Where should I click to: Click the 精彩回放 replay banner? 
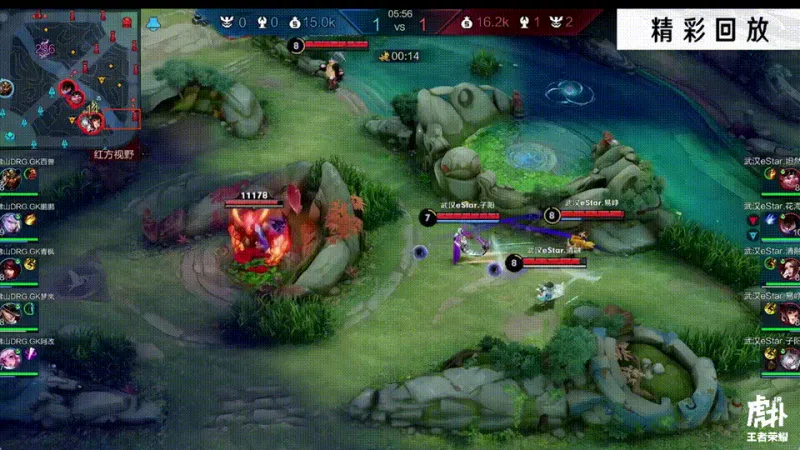pyautogui.click(x=707, y=29)
